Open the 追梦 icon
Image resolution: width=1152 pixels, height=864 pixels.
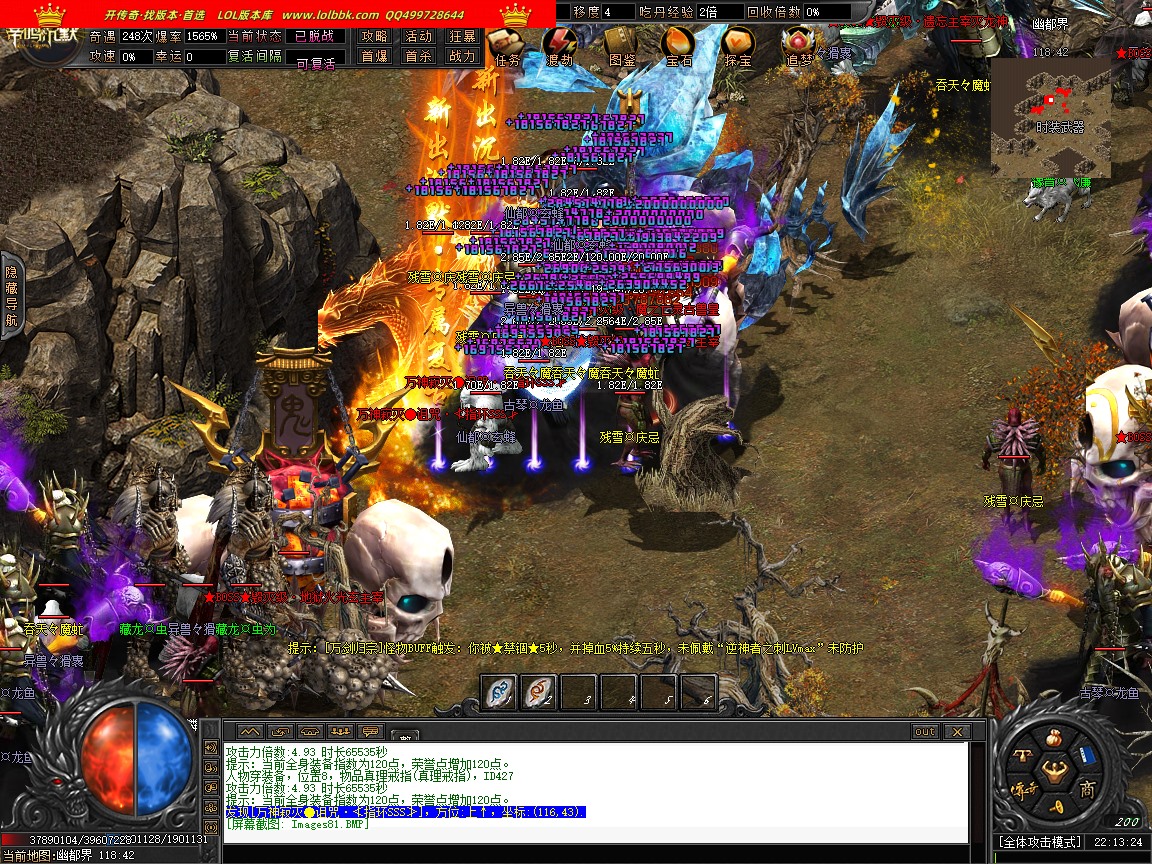click(x=799, y=45)
